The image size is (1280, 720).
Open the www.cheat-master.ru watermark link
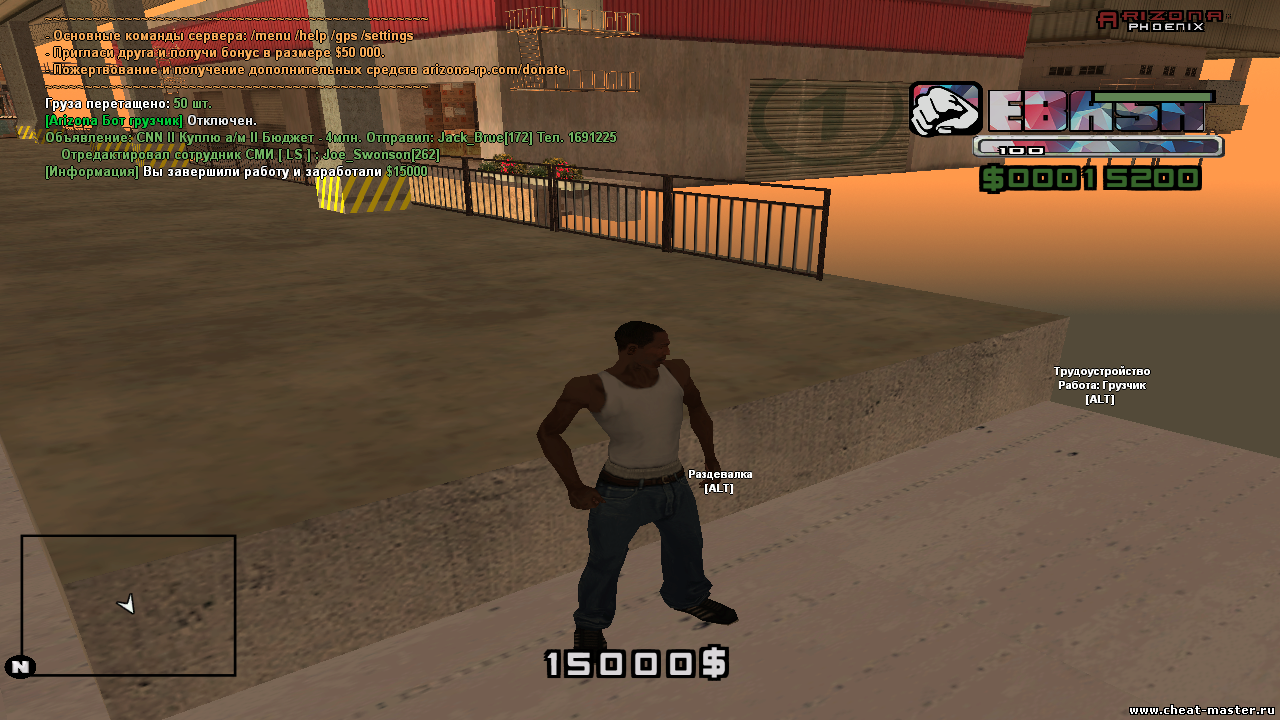tap(1203, 709)
